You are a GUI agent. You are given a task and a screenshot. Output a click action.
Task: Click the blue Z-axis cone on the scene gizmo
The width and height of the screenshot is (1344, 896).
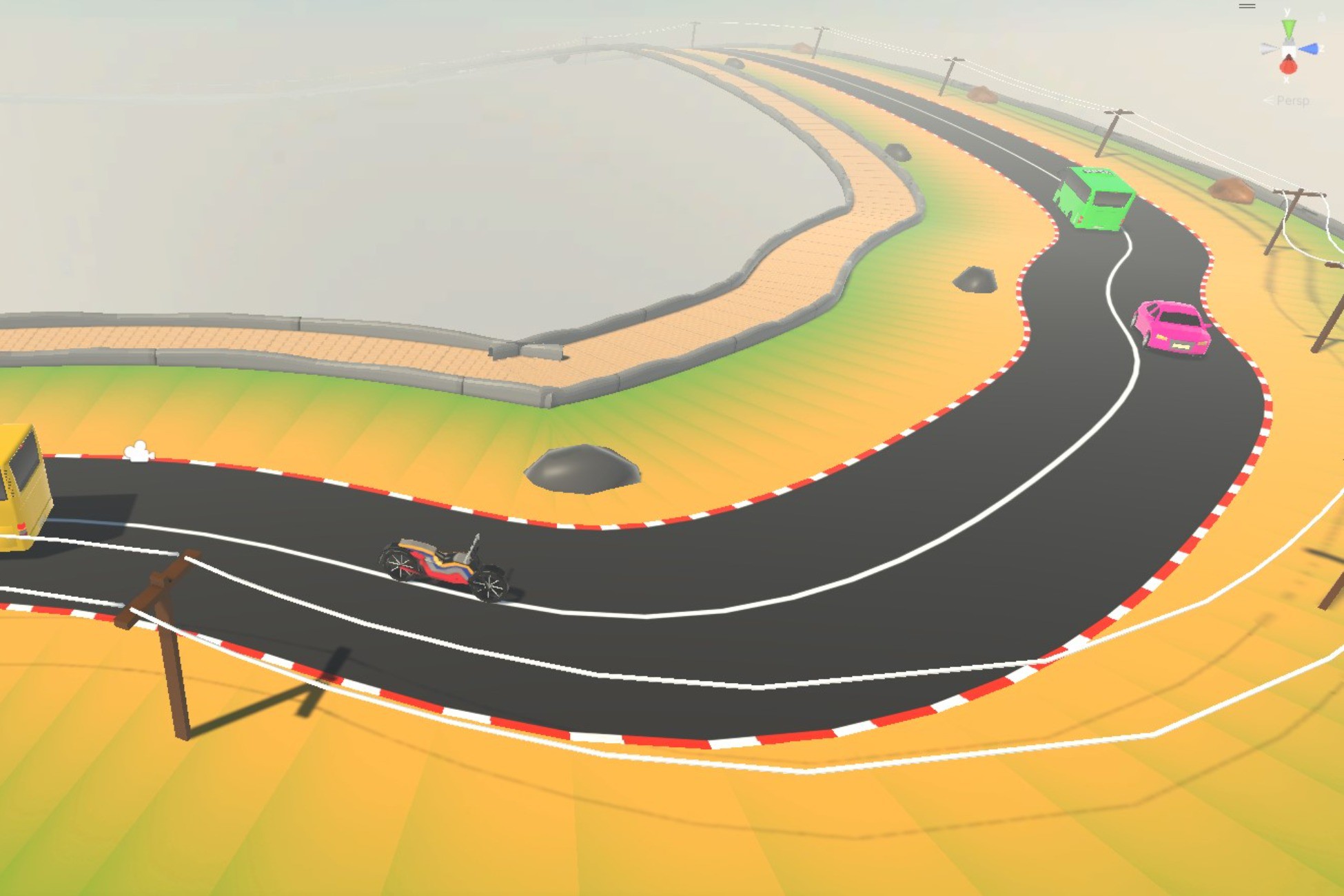(1309, 48)
